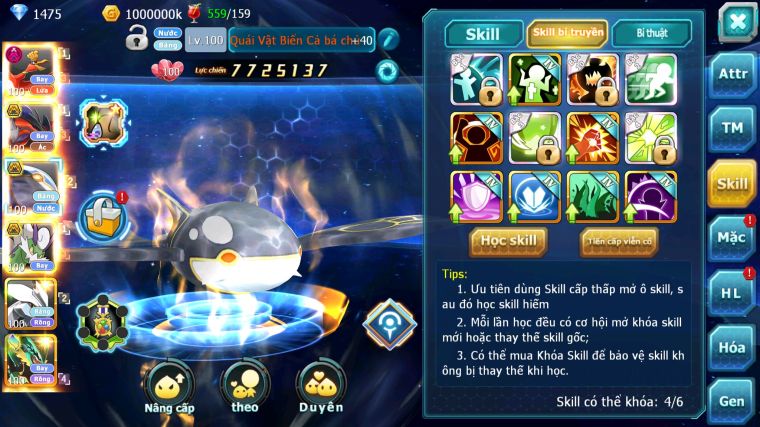Screen dimensions: 760x427
Task: Open the Duyên bond button
Action: pyautogui.click(x=321, y=386)
